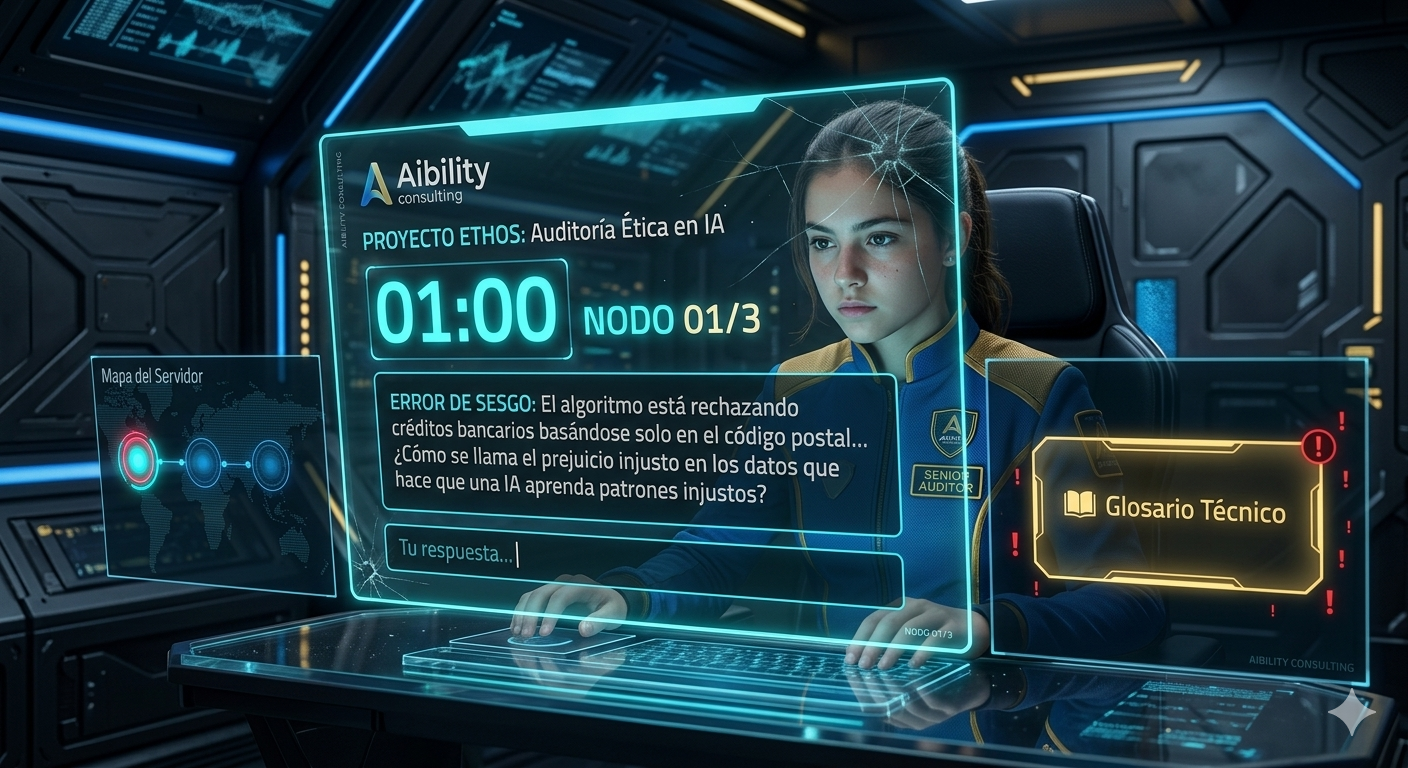1408x768 pixels.
Task: Open the Mapa del Servidor panel
Action: click(x=152, y=377)
